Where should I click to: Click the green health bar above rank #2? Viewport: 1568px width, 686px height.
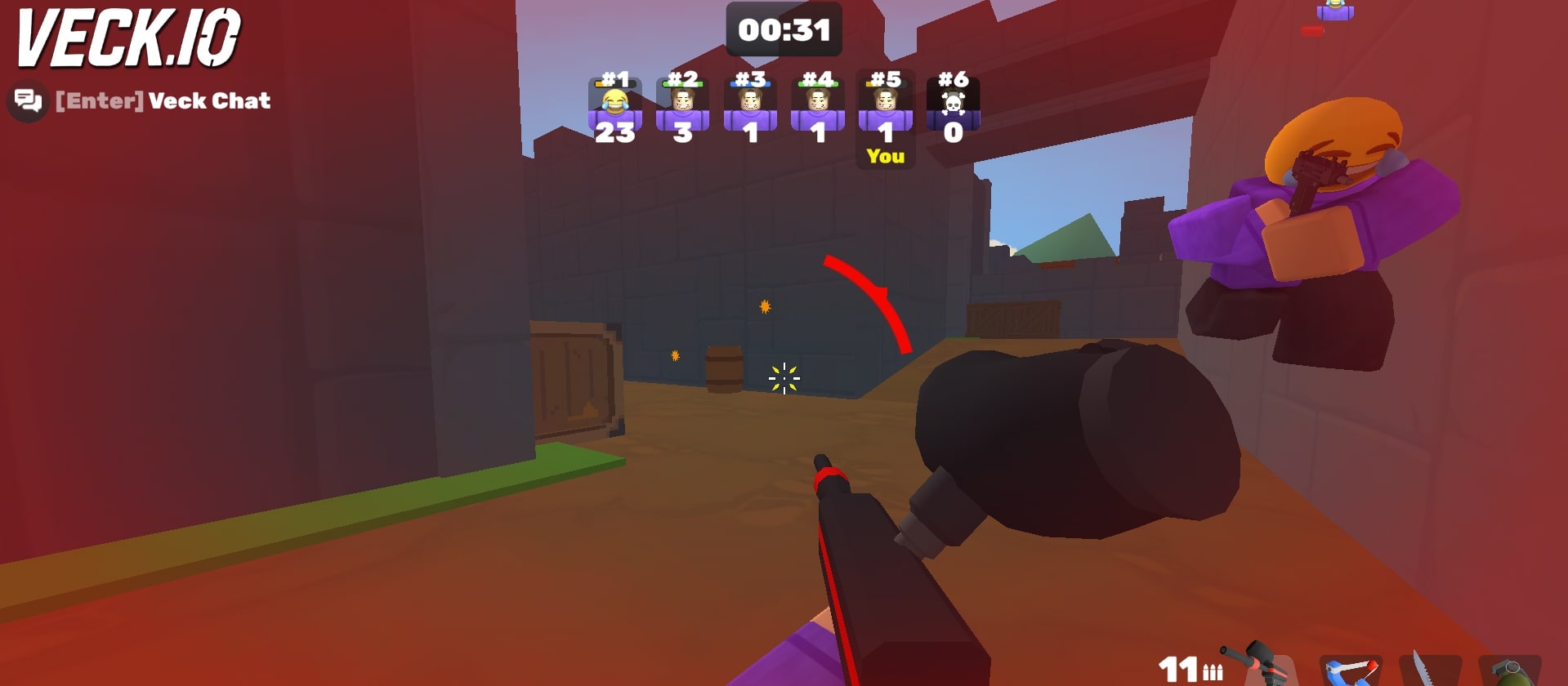tap(682, 82)
